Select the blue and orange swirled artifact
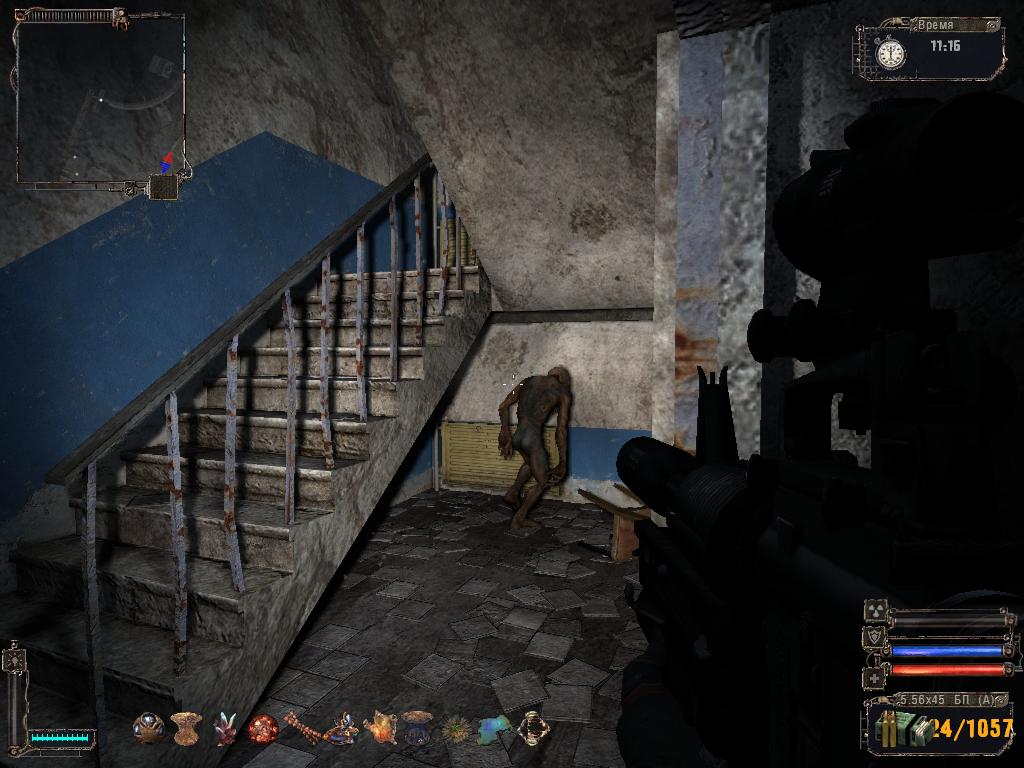 click(340, 727)
